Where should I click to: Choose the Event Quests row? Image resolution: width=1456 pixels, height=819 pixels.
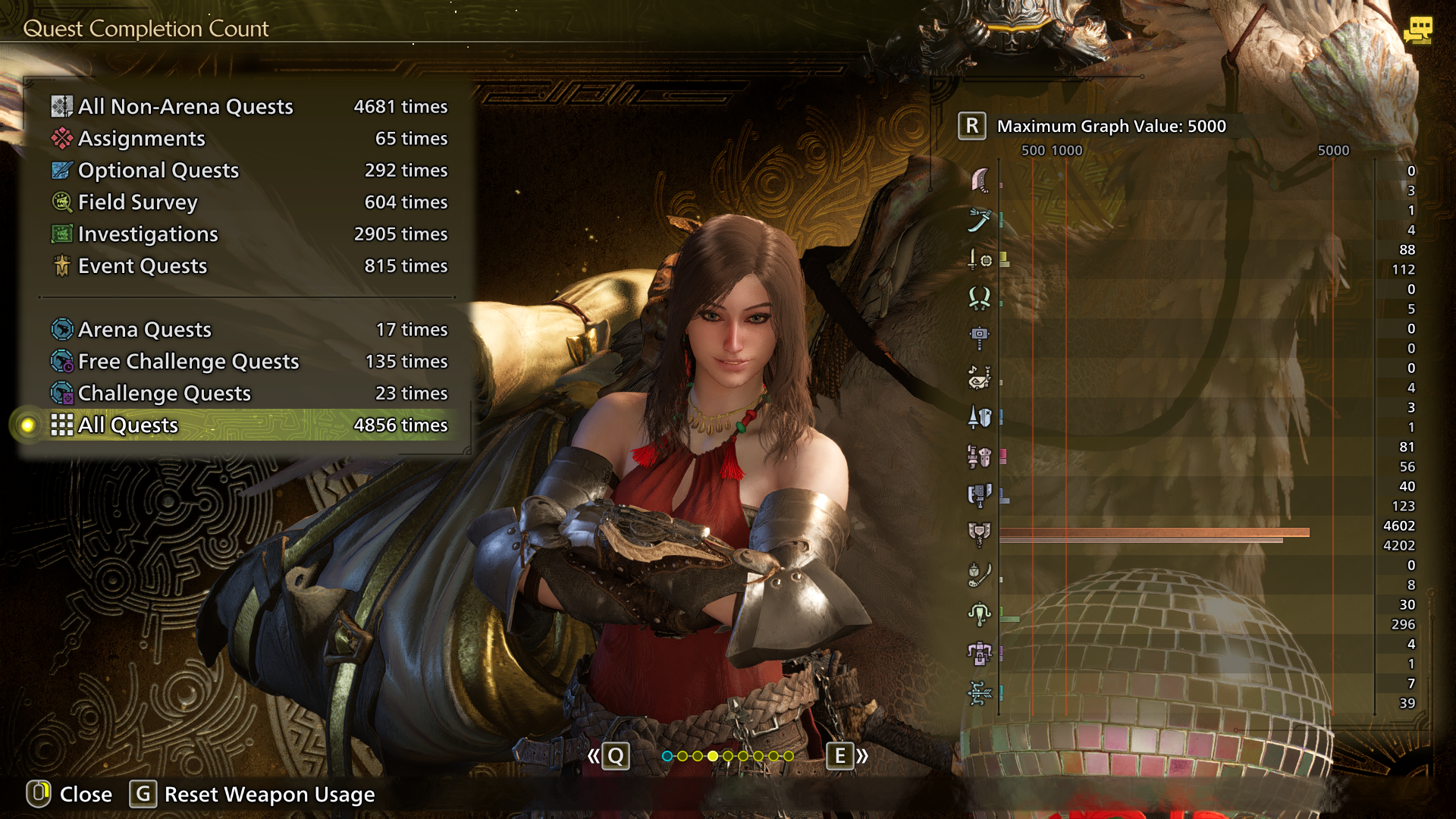pos(249,266)
